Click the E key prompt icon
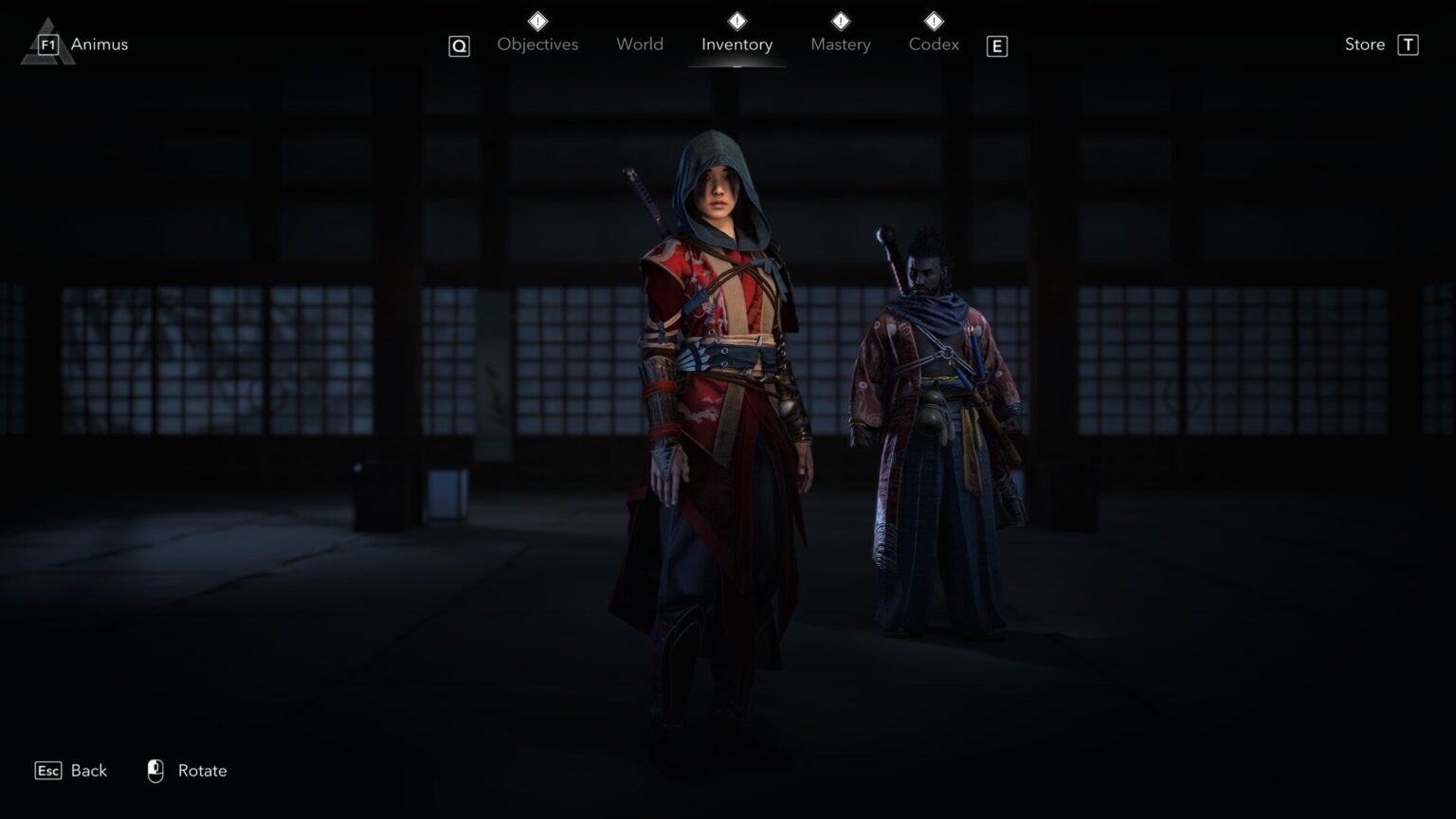Viewport: 1456px width, 819px height. click(996, 46)
